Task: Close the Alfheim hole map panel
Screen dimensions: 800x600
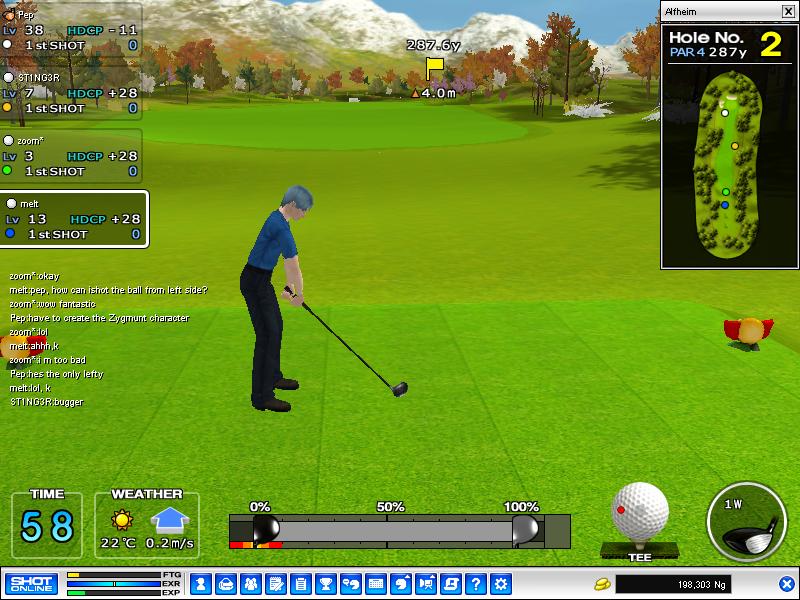Action: 787,12
